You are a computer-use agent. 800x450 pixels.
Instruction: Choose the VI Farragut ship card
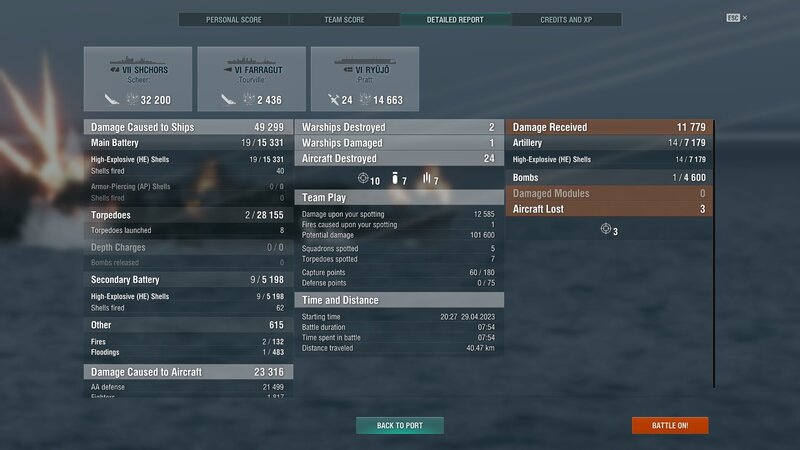tap(252, 79)
